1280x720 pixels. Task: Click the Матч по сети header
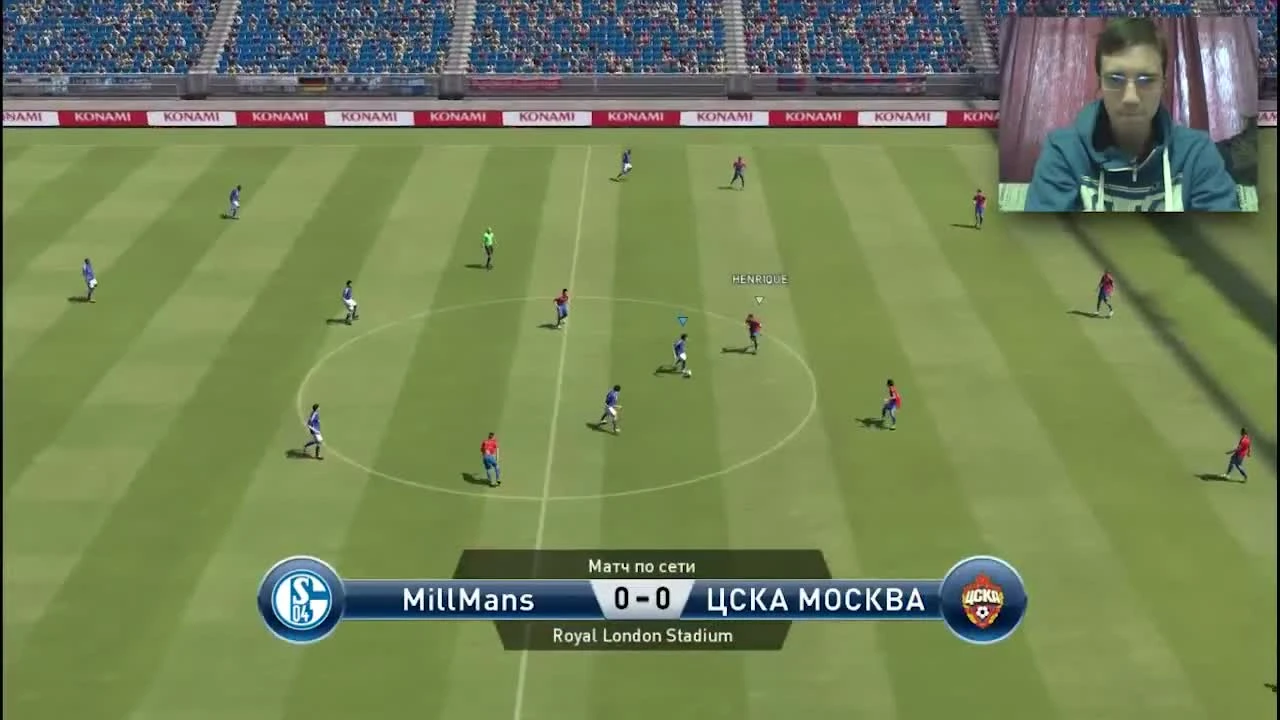[x=640, y=565]
